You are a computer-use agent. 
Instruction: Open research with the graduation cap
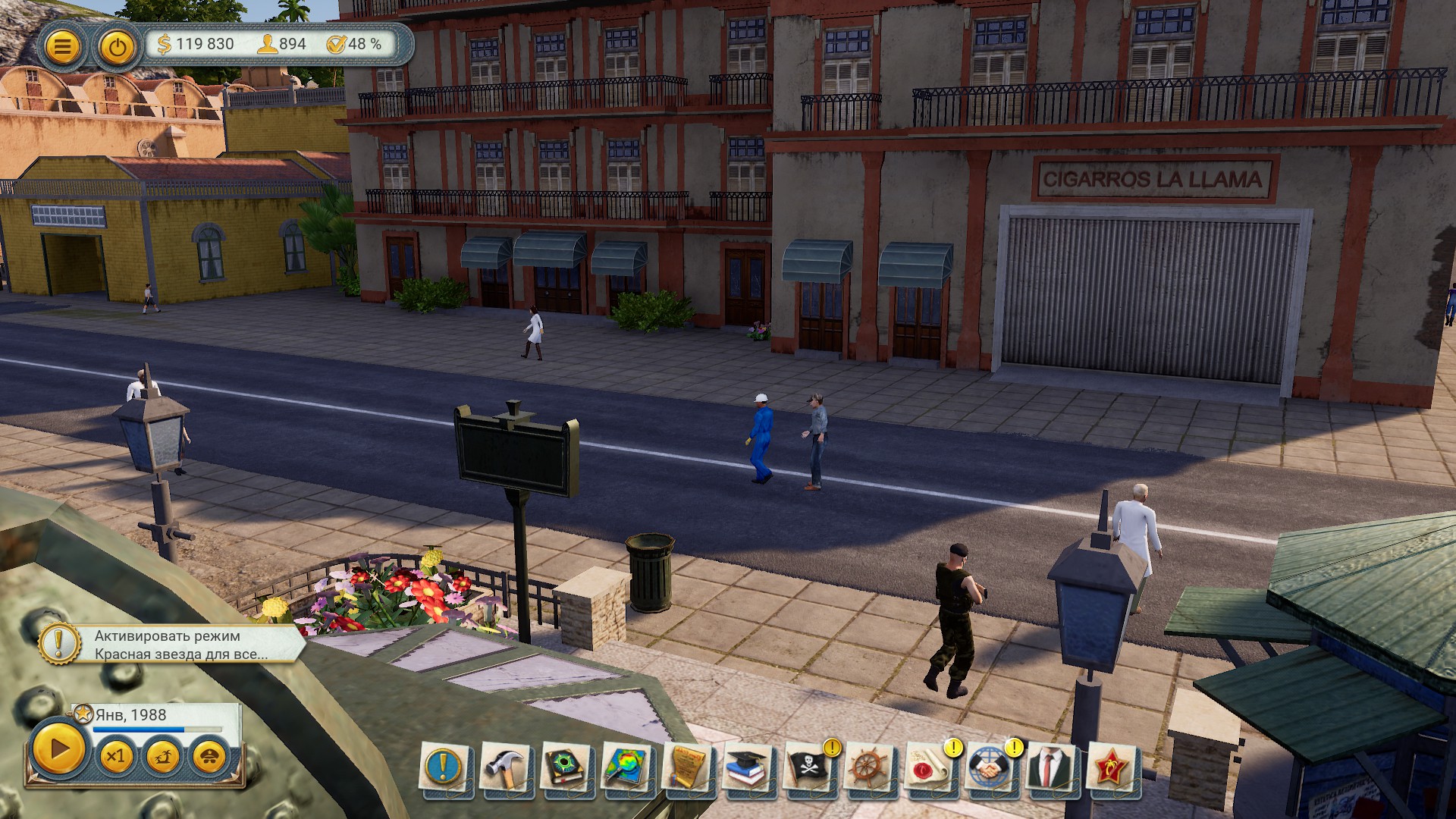(748, 768)
